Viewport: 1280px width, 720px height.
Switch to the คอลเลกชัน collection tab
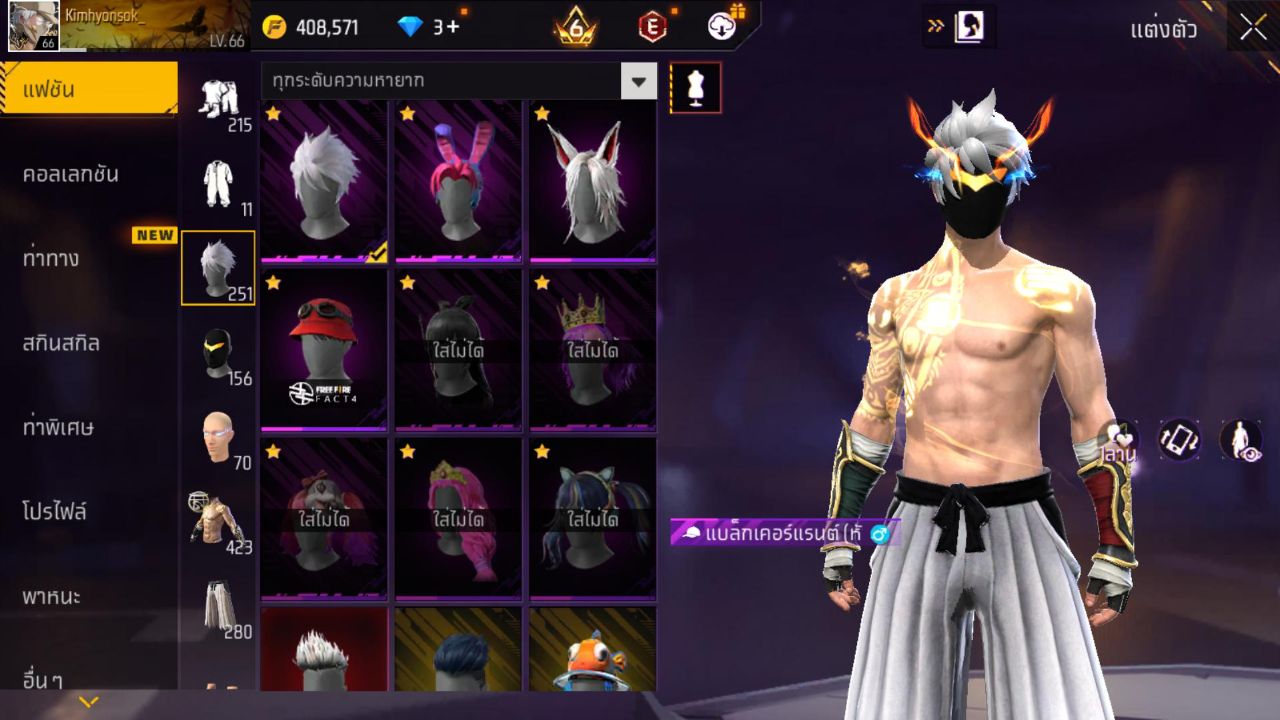pyautogui.click(x=70, y=174)
